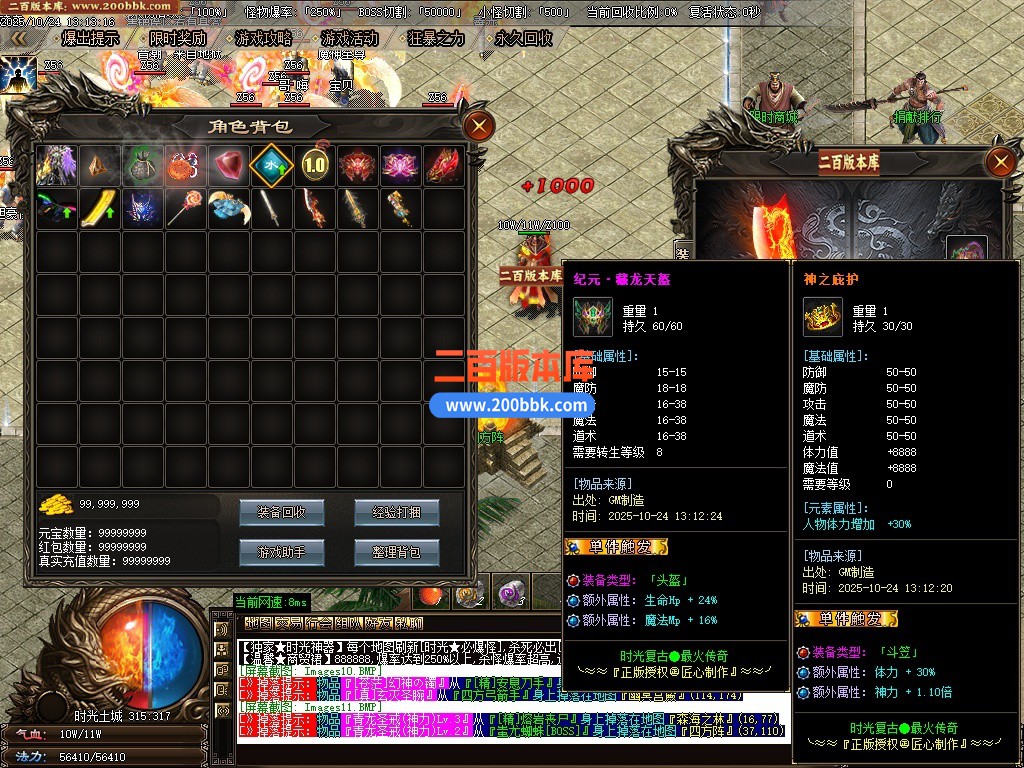Collapse the top menu with the double-arrow
Viewport: 1024px width, 768px height.
tap(18, 39)
